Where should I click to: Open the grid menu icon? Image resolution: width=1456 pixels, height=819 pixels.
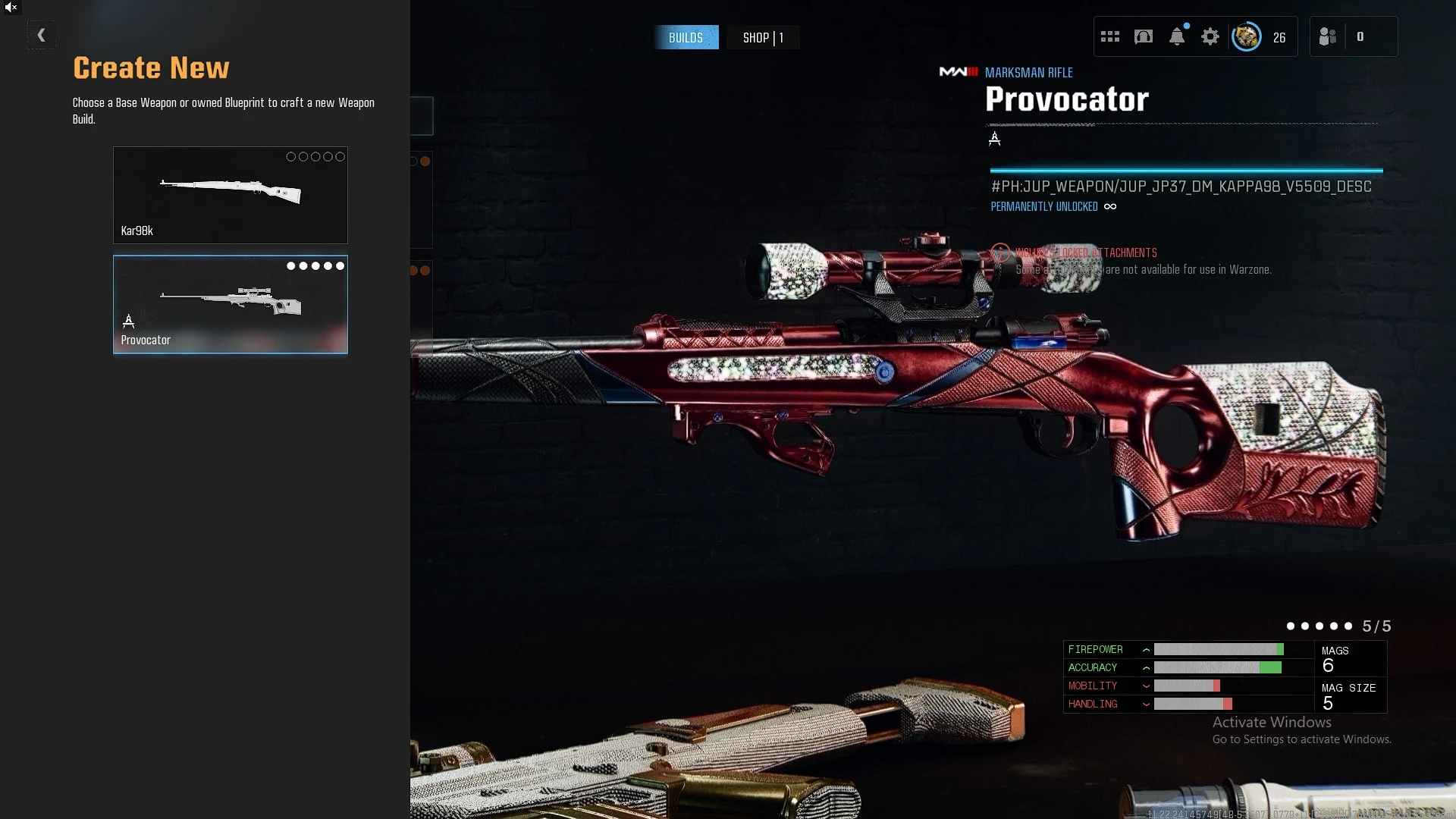(1109, 36)
